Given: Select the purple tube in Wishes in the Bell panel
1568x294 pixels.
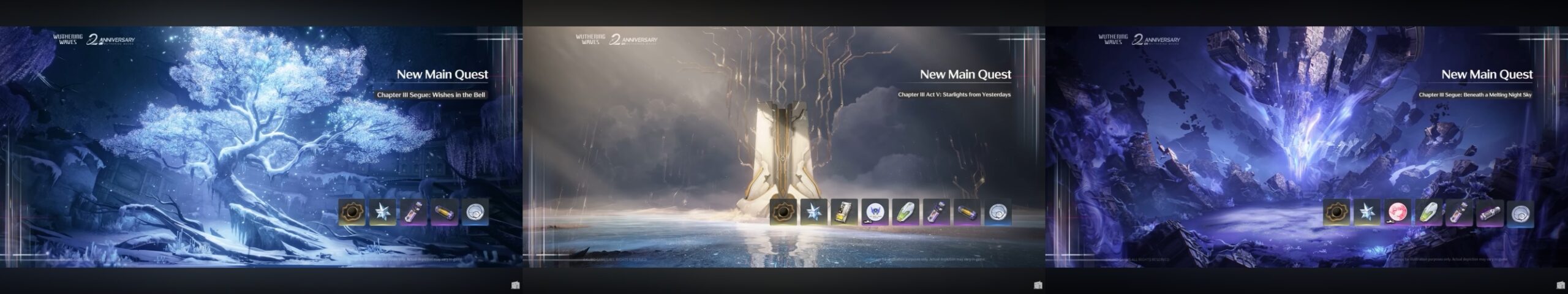Looking at the screenshot, I should point(413,212).
